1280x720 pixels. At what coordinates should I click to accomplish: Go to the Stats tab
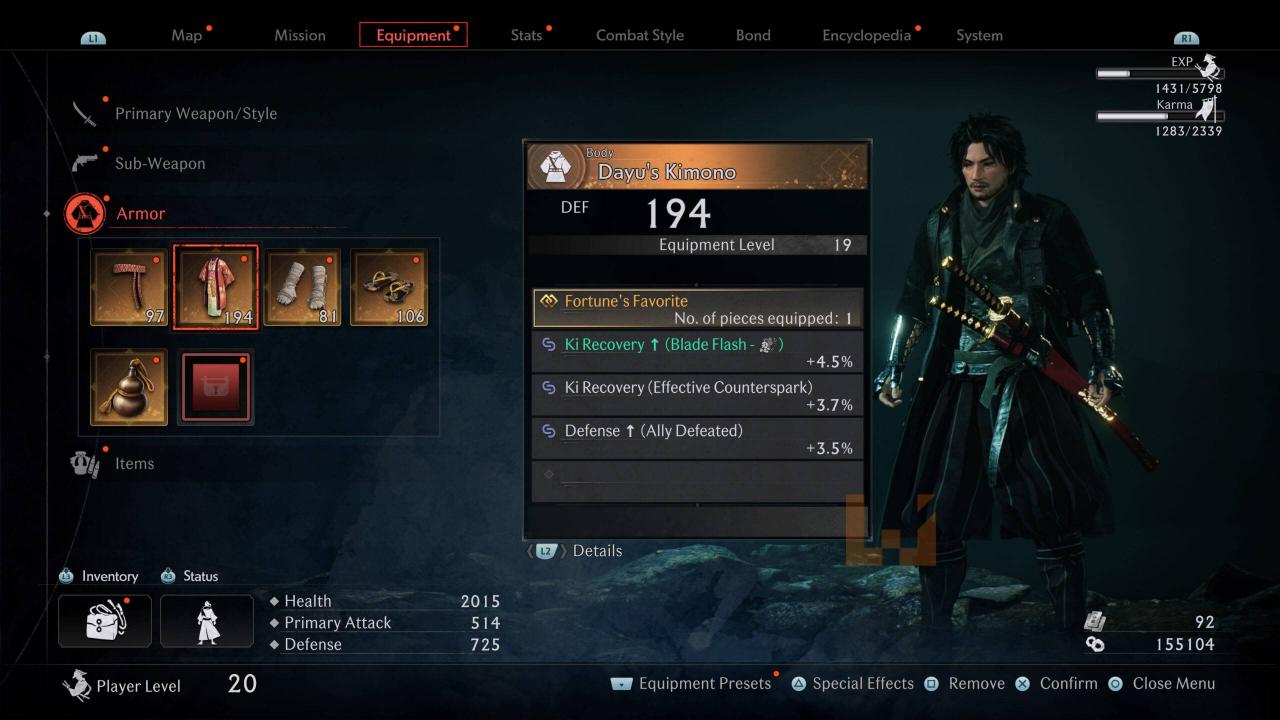tap(526, 35)
